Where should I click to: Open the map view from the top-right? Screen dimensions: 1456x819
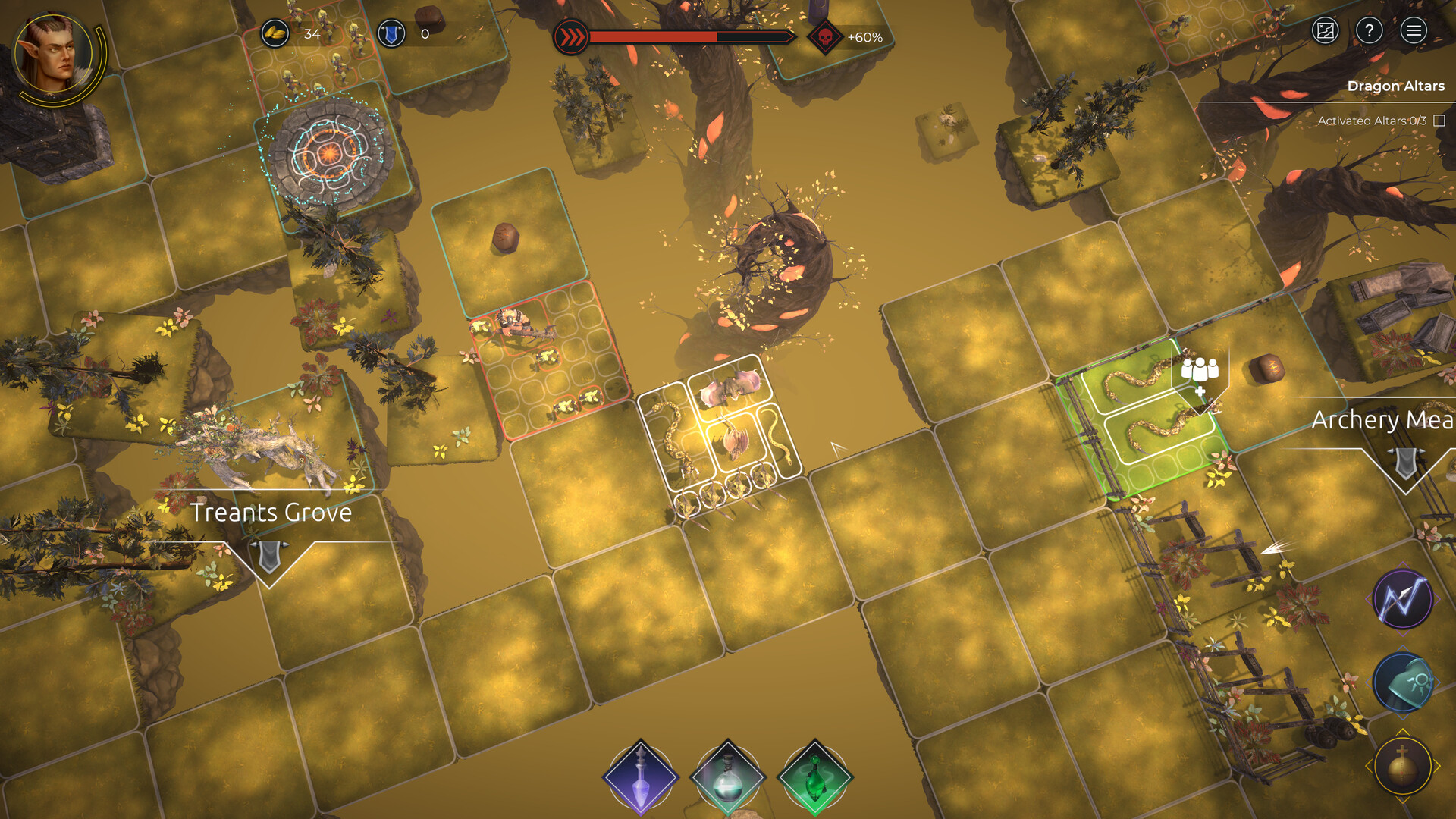[1324, 31]
